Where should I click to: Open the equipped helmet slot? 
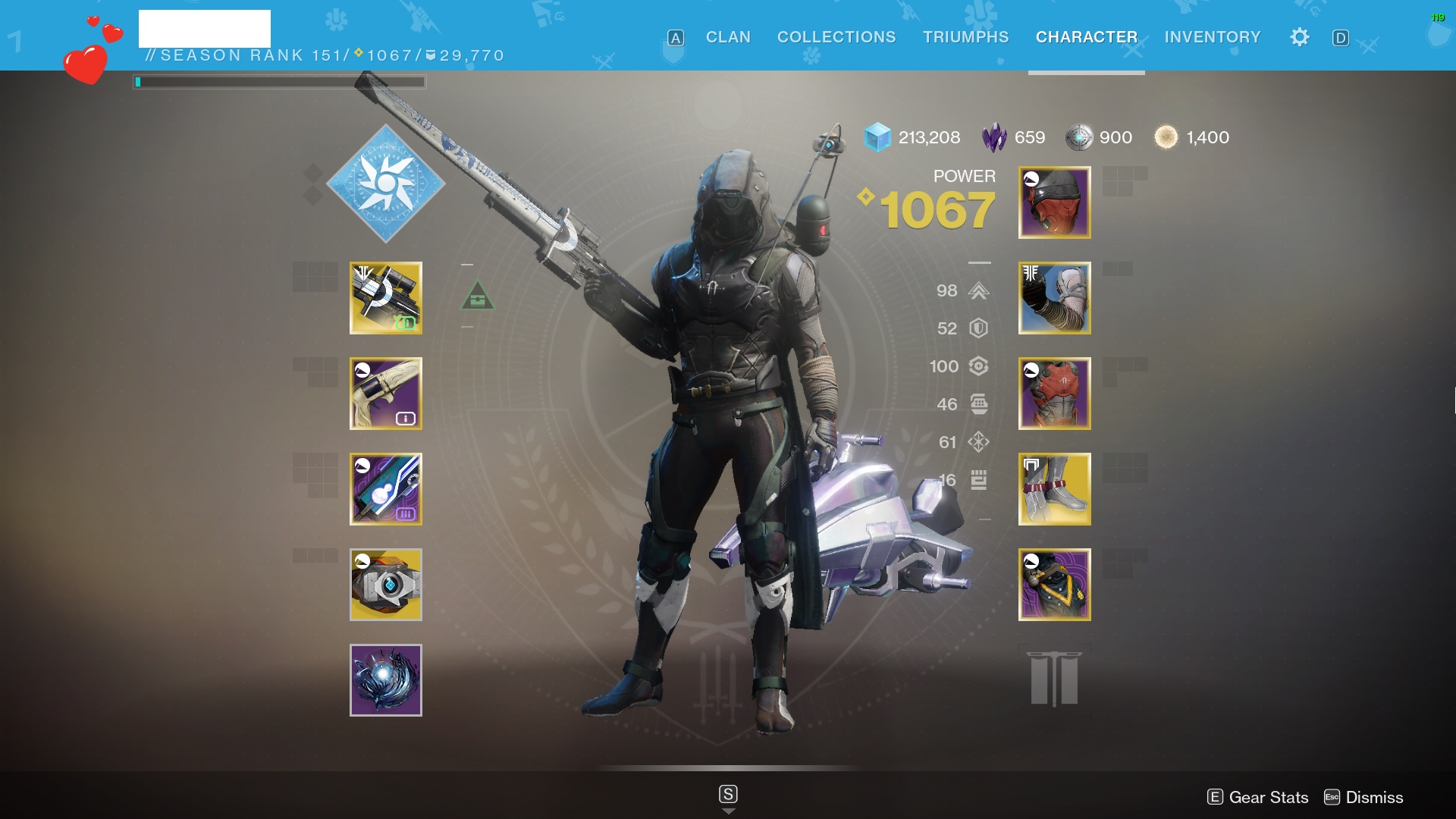pos(1054,202)
